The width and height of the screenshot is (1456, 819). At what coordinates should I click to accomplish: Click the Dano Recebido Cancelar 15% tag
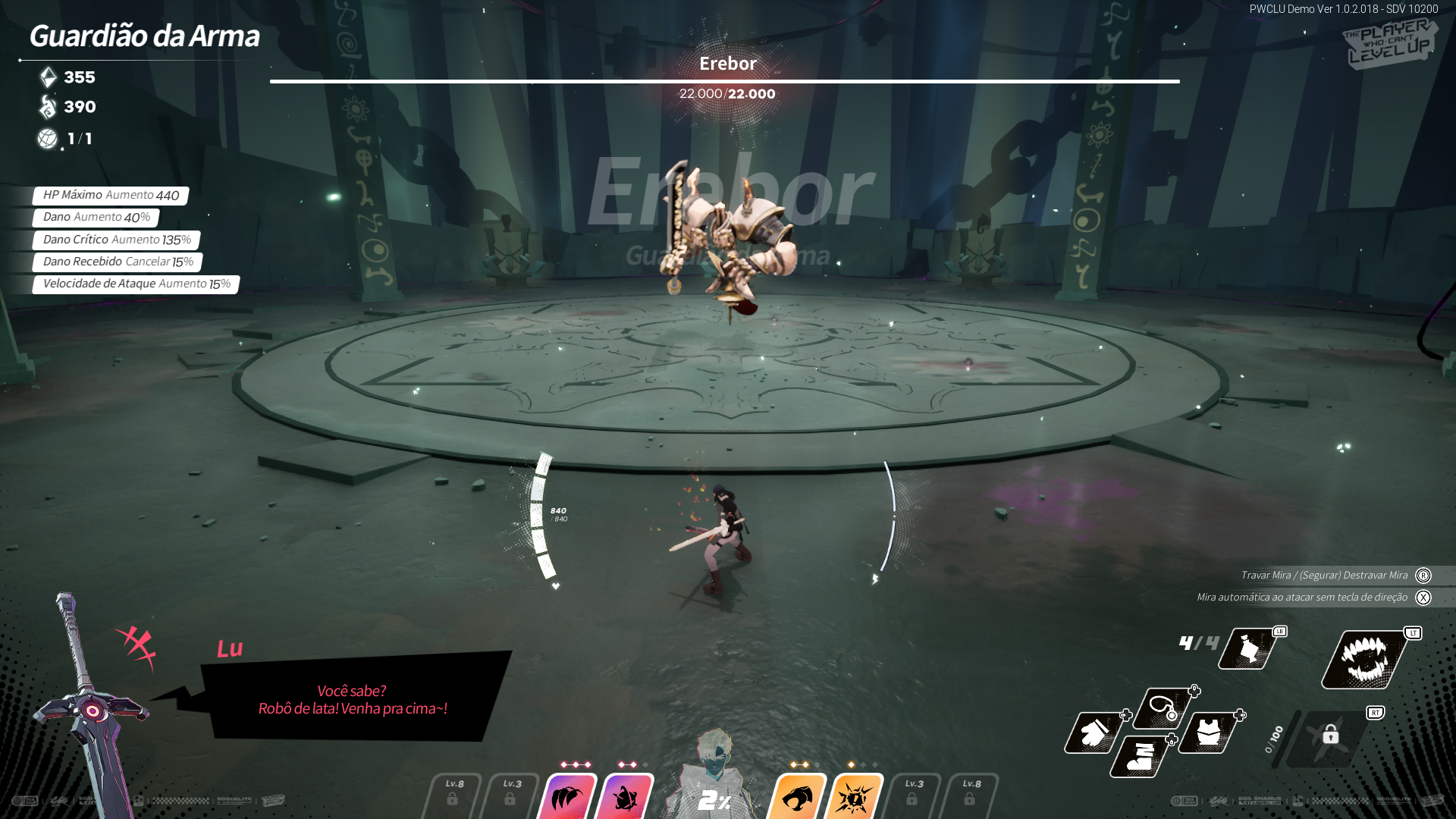point(118,262)
